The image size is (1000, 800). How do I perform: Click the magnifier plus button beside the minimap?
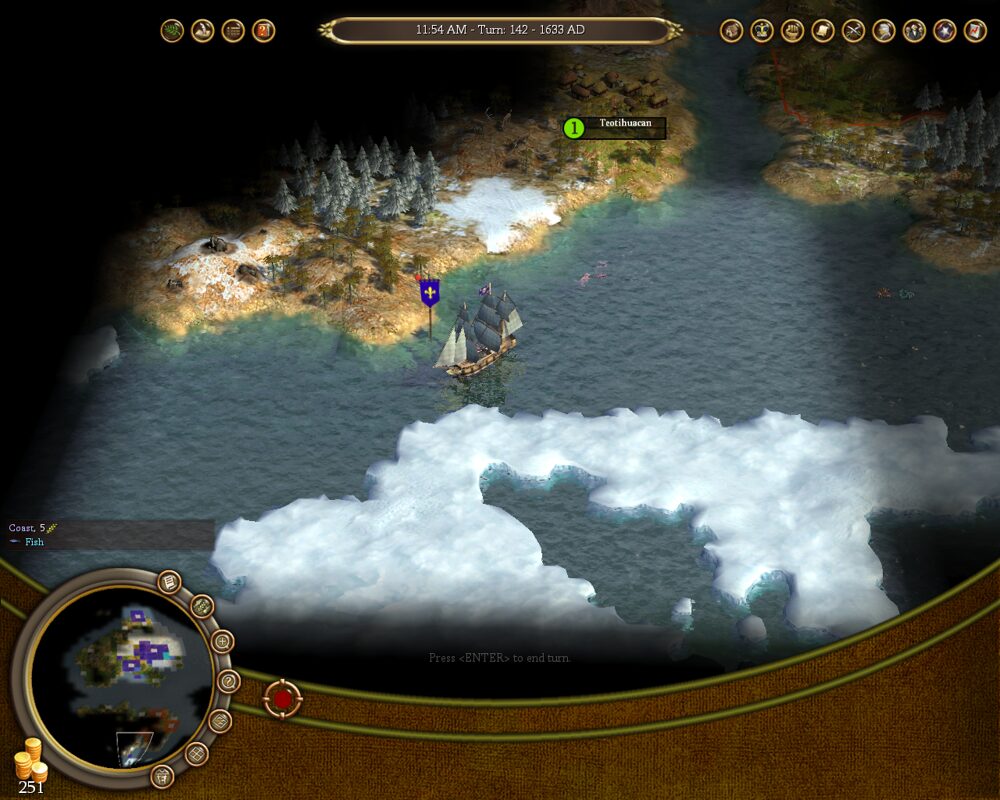[223, 642]
